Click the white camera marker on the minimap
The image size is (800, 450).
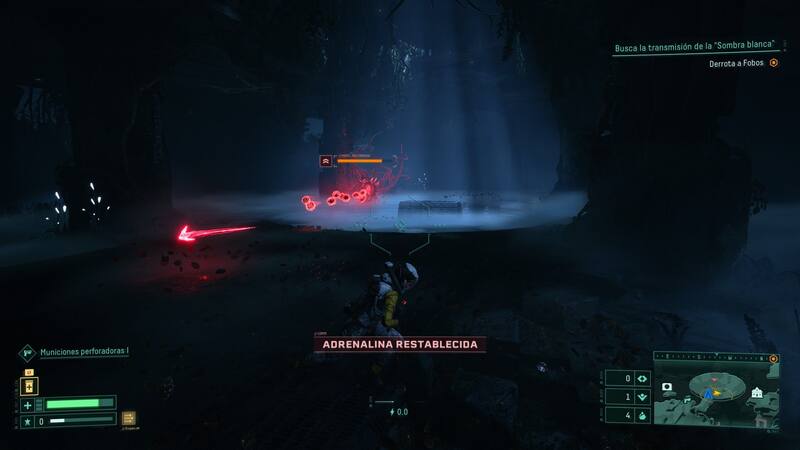click(667, 386)
